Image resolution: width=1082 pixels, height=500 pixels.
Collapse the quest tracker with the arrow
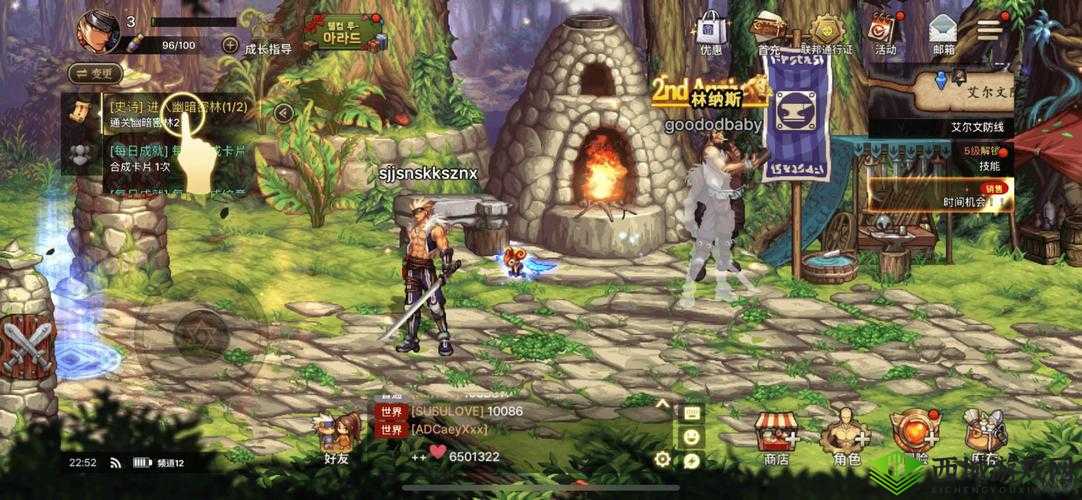tap(283, 113)
